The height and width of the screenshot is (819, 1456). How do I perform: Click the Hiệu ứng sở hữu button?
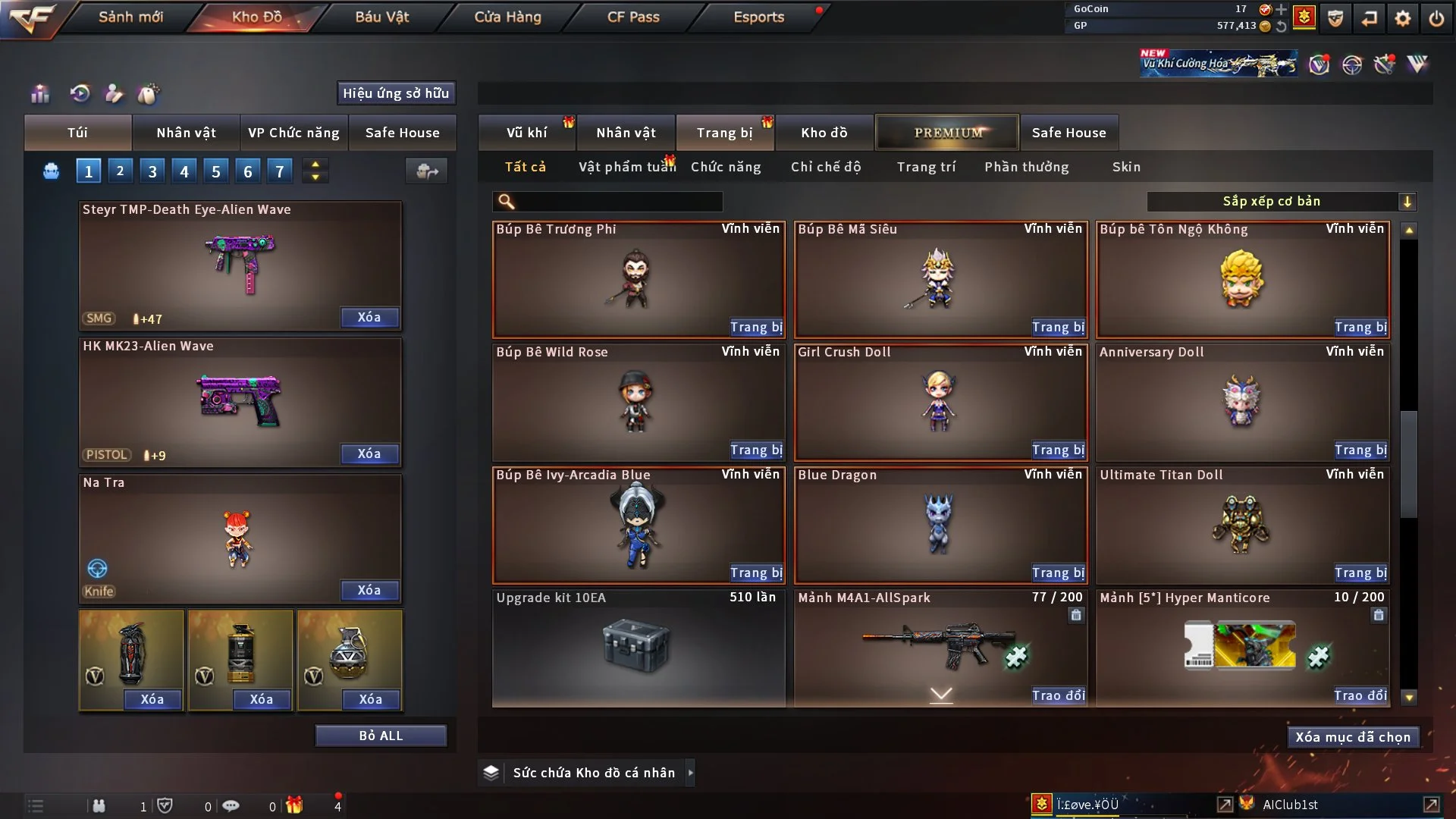point(396,93)
